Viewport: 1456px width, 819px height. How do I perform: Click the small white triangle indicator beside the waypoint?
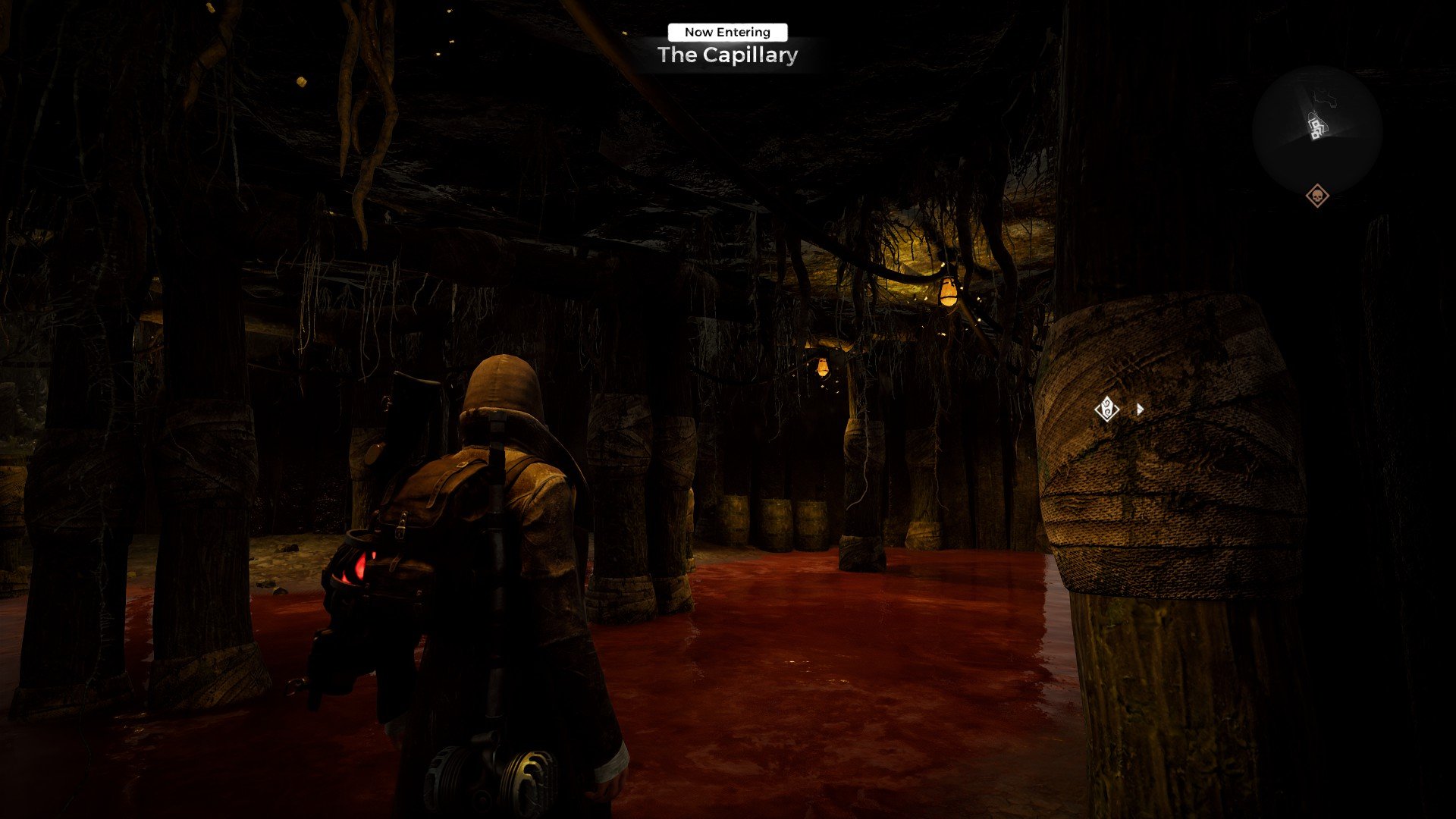coord(1140,409)
